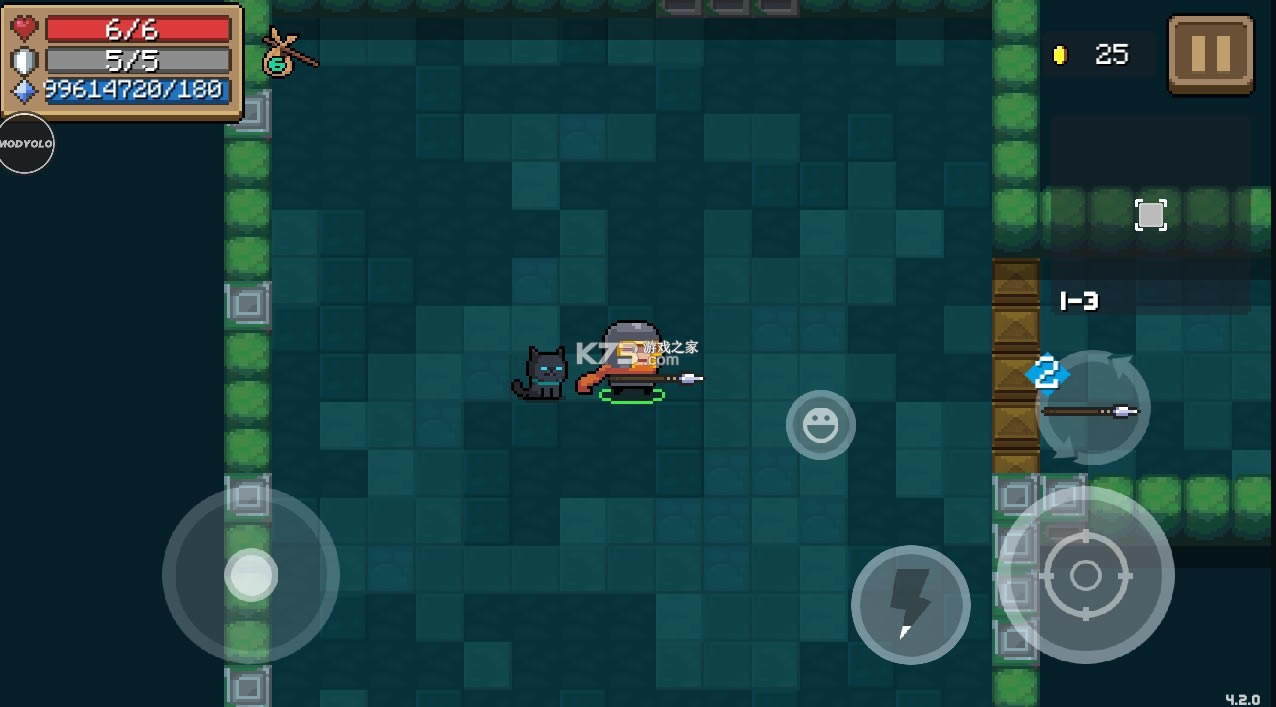The image size is (1276, 707).
Task: Click the MODYOLO overlay badge
Action: pos(24,144)
